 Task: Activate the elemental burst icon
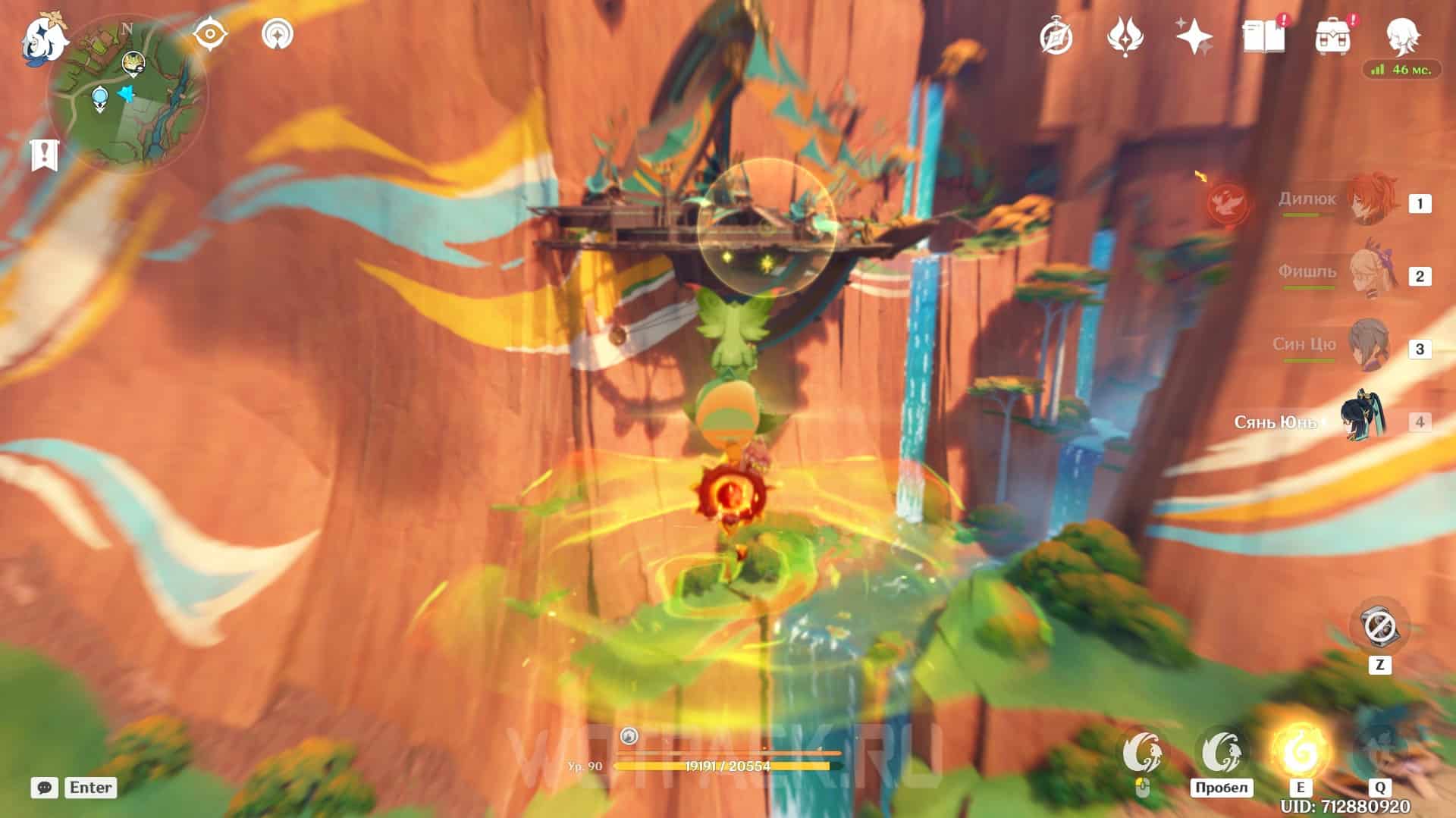pyautogui.click(x=1380, y=752)
